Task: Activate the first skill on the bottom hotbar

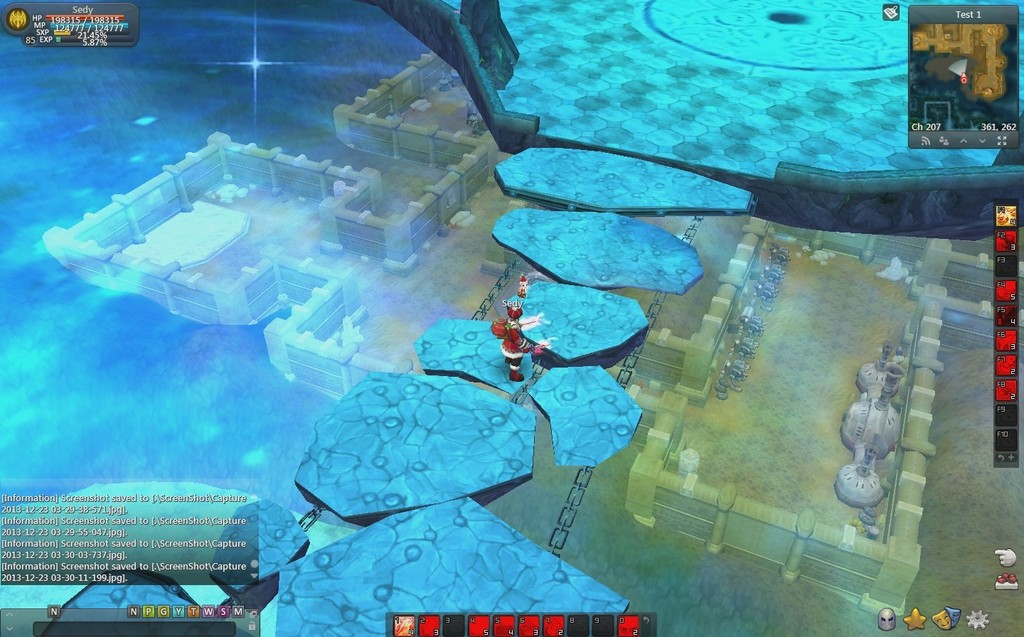Action: (404, 626)
